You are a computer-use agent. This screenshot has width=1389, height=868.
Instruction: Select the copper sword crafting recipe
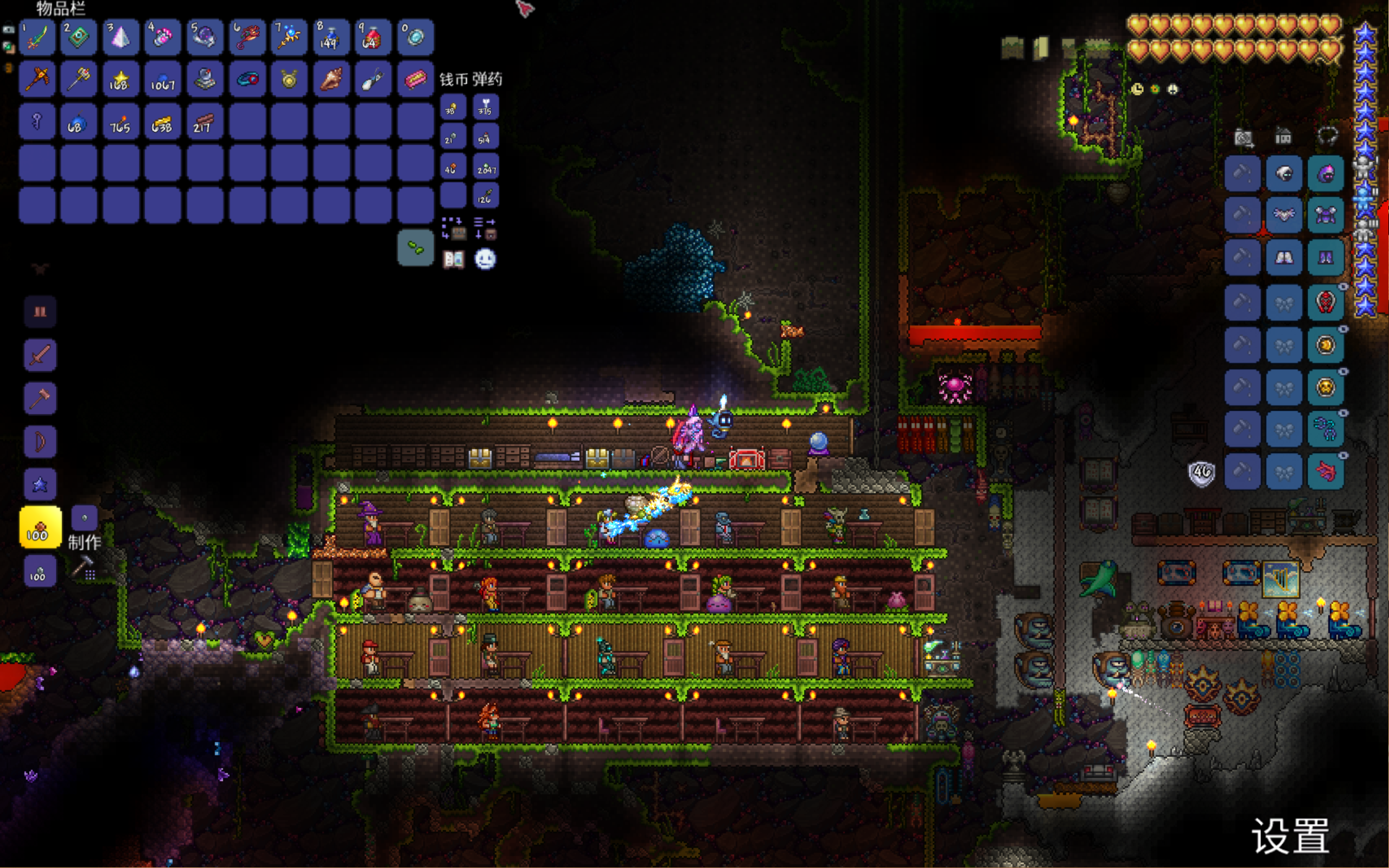(x=40, y=355)
